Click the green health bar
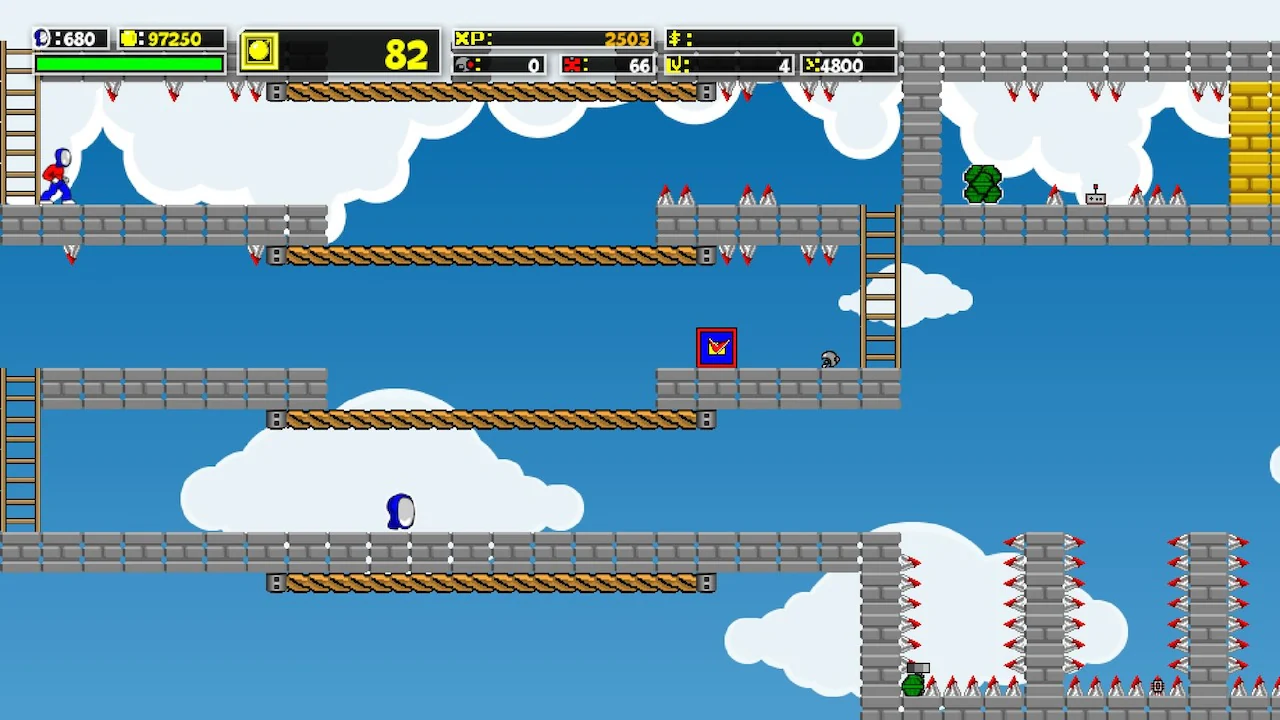The image size is (1280, 720). pyautogui.click(x=130, y=62)
